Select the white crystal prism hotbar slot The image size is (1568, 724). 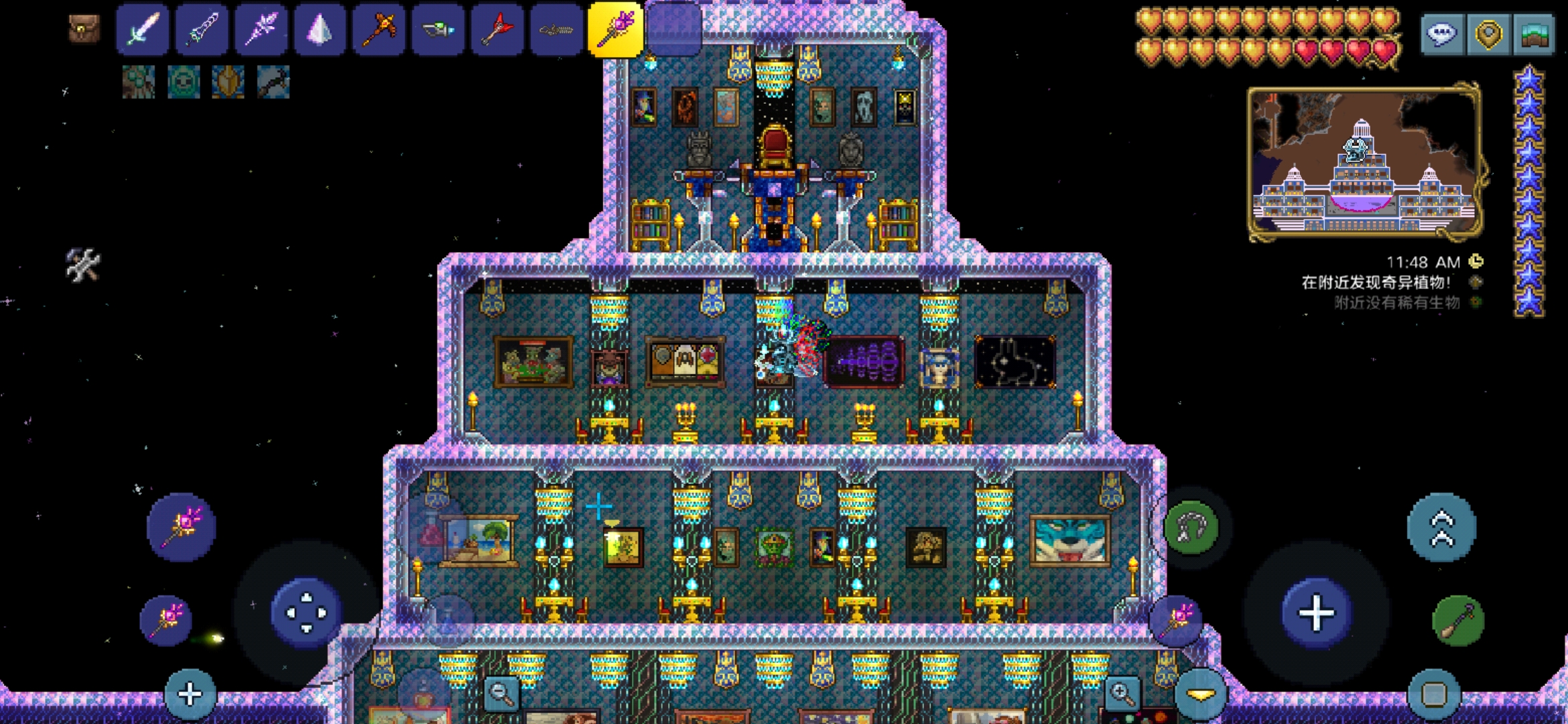click(320, 29)
